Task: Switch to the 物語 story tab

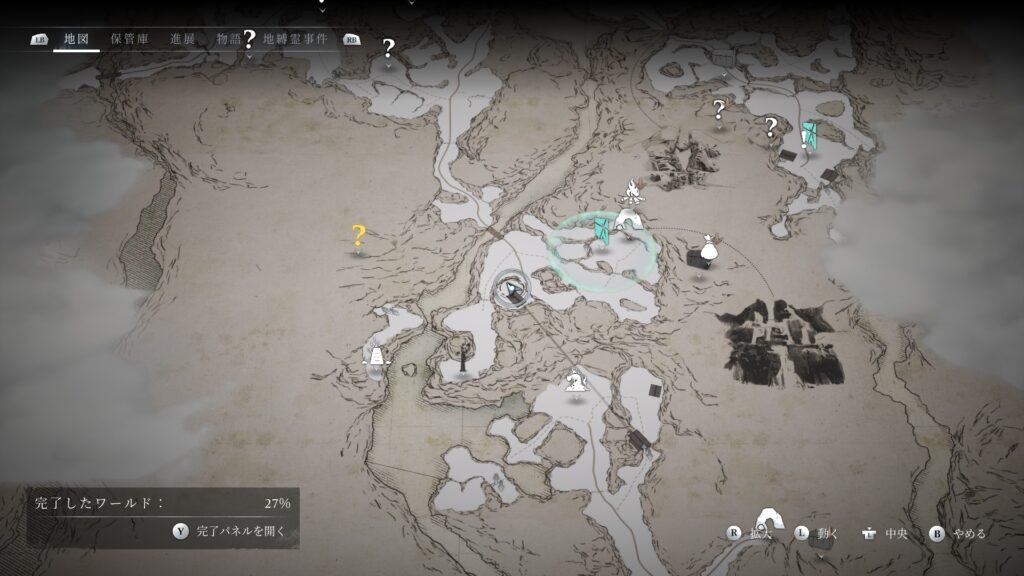Action: point(229,39)
